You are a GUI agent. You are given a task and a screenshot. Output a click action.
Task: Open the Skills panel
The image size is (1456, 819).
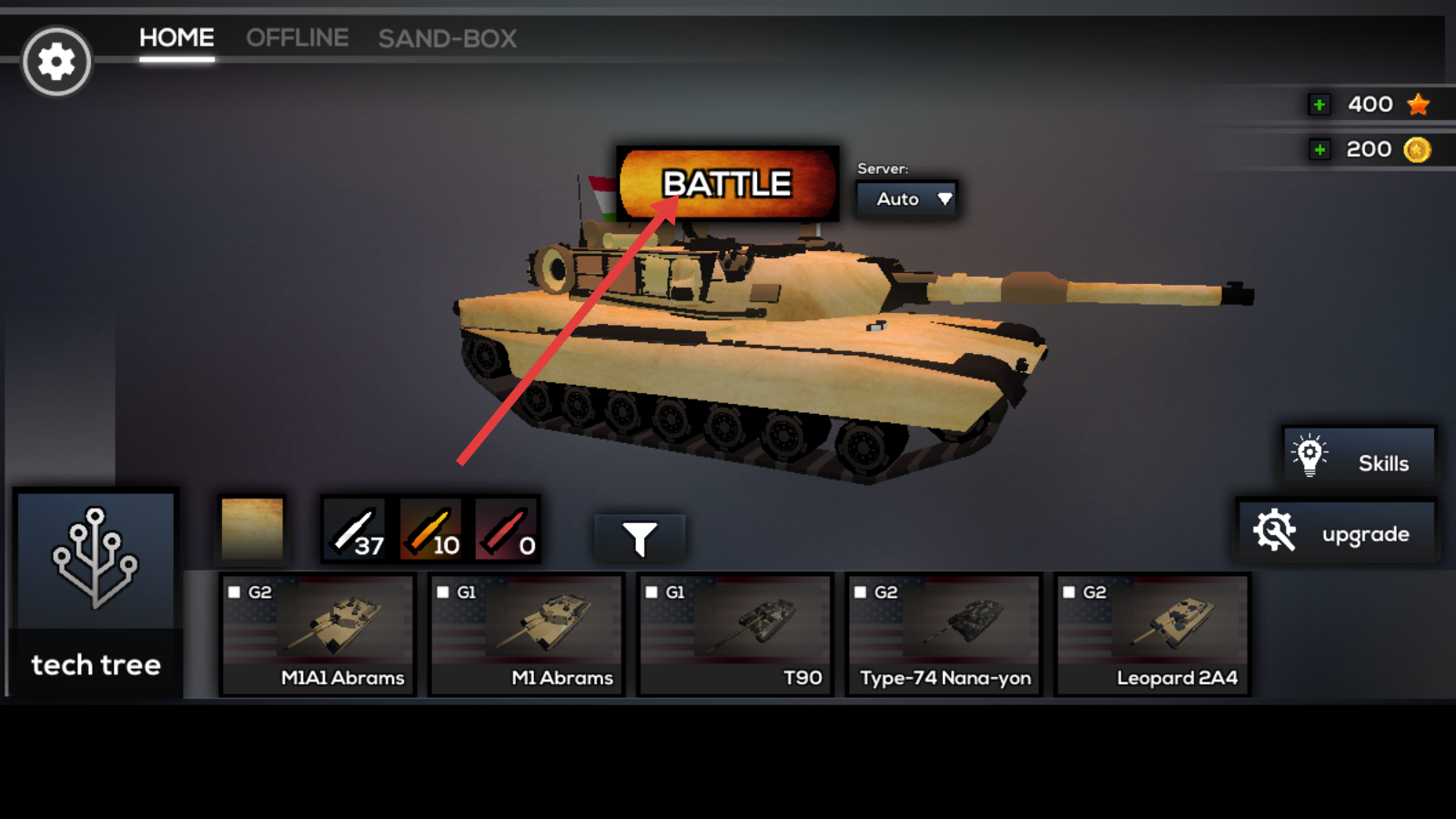pos(1359,456)
